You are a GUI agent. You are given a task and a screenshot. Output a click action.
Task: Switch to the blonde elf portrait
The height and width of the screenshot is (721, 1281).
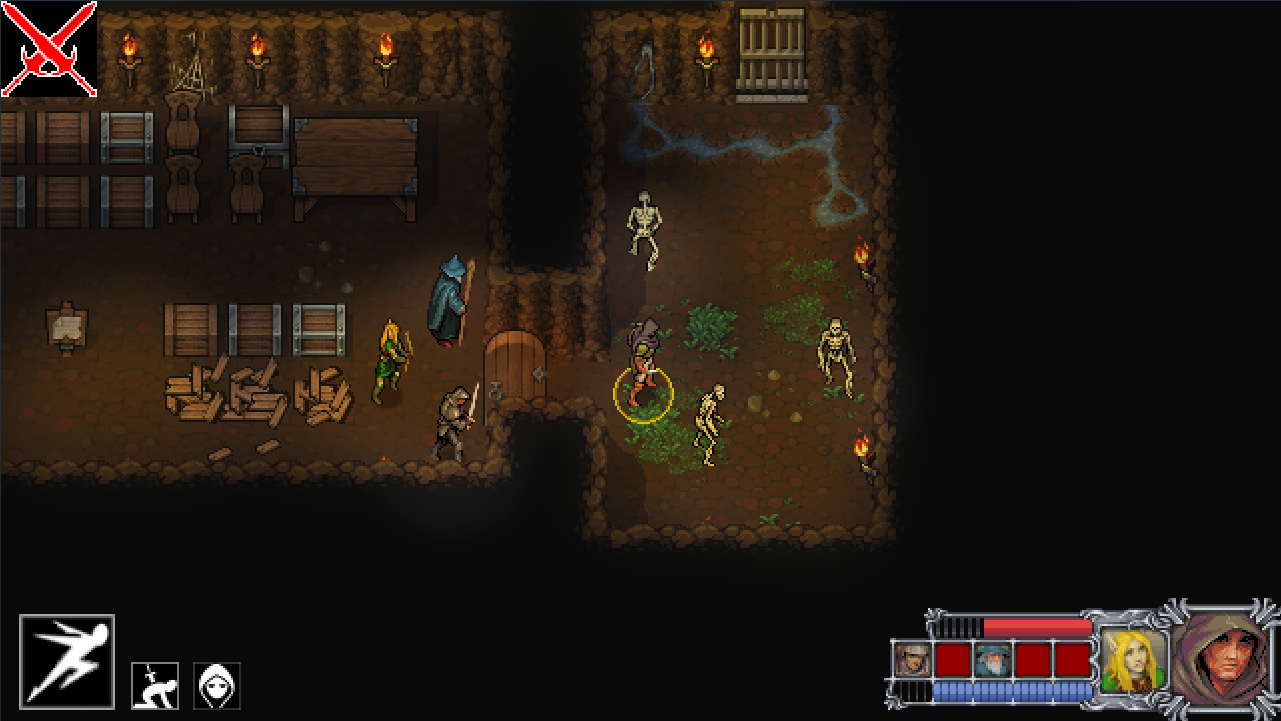pyautogui.click(x=1135, y=658)
